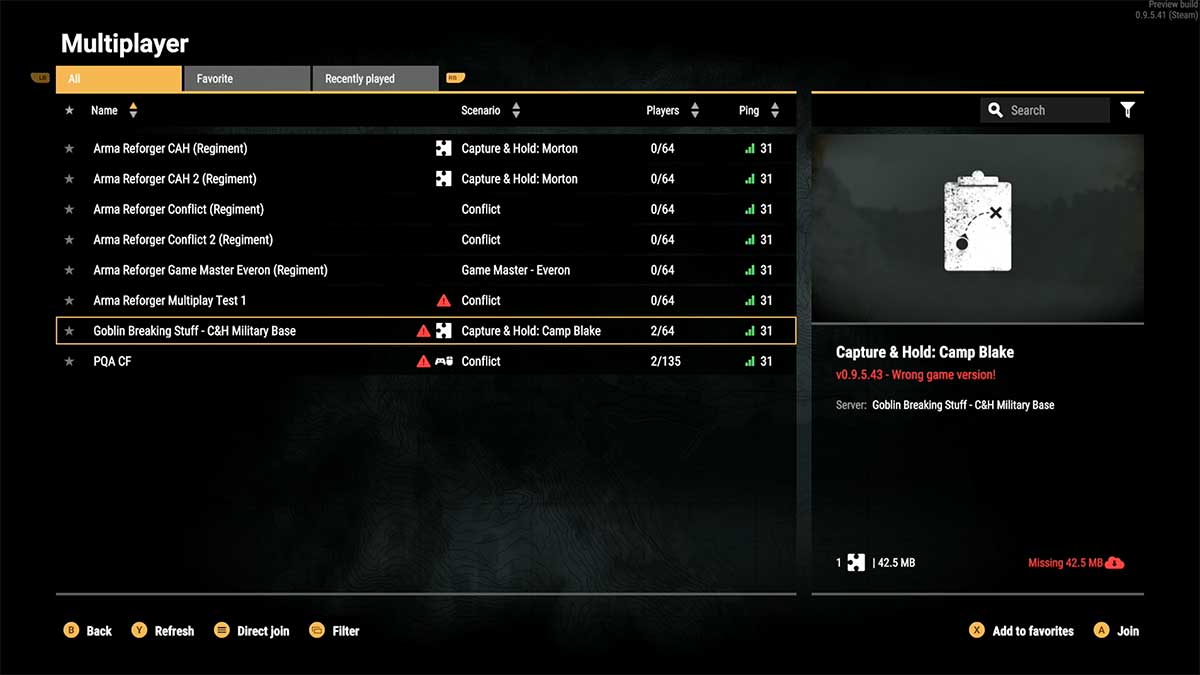Screen dimensions: 1200x675
Task: Select the Arma Reforger CAH (Regiment) server
Action: (x=170, y=149)
